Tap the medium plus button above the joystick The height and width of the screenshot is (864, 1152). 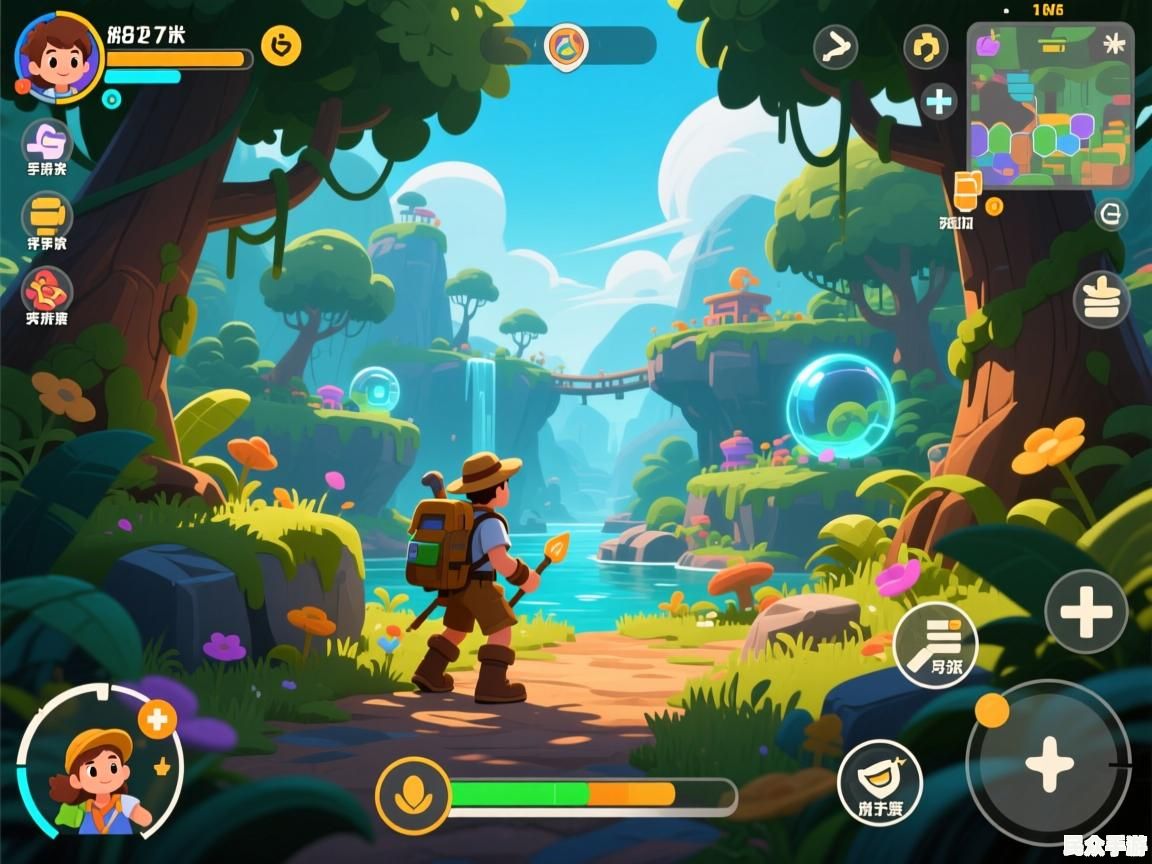point(1086,611)
